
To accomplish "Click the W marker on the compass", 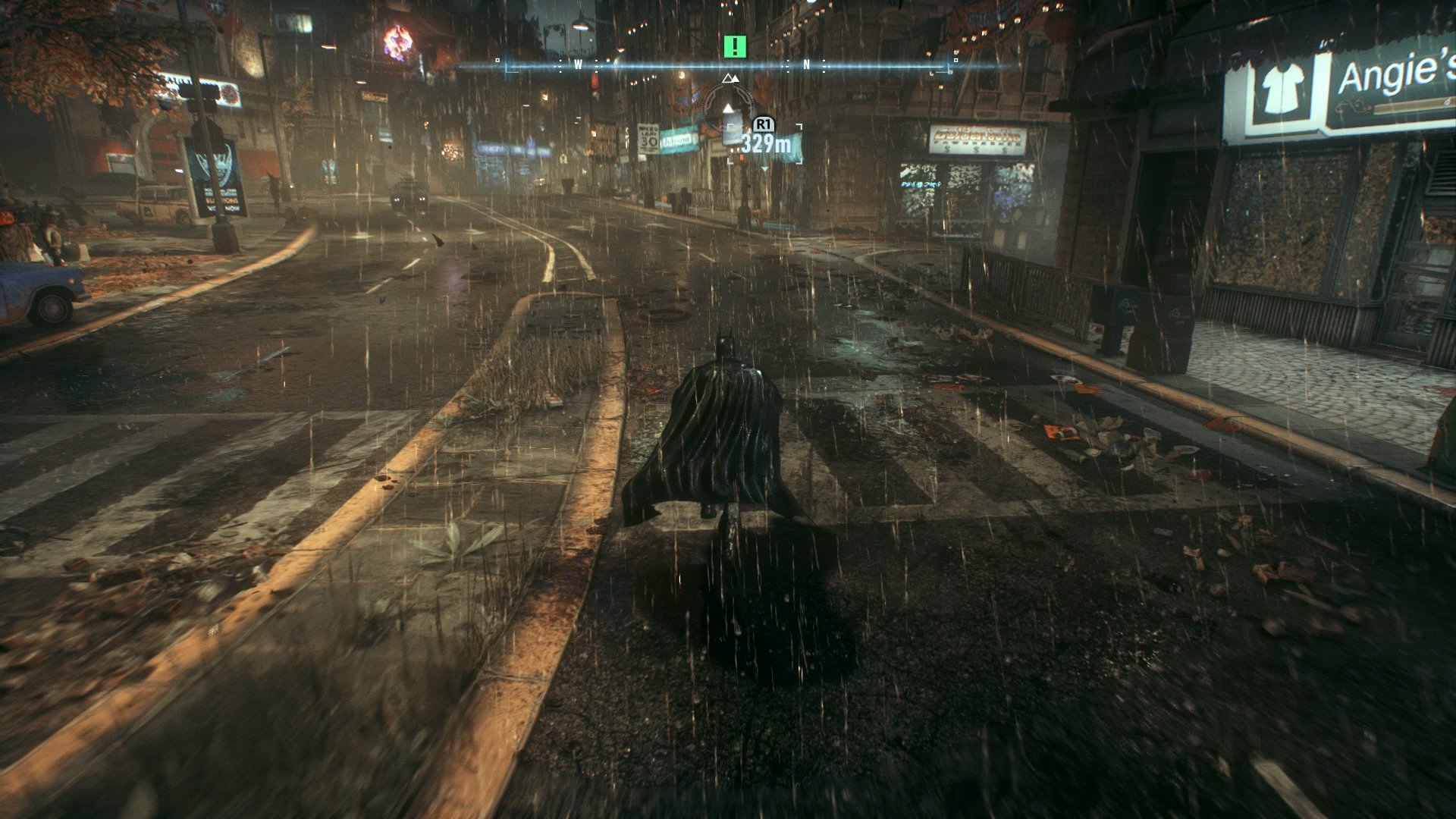I will [x=578, y=65].
